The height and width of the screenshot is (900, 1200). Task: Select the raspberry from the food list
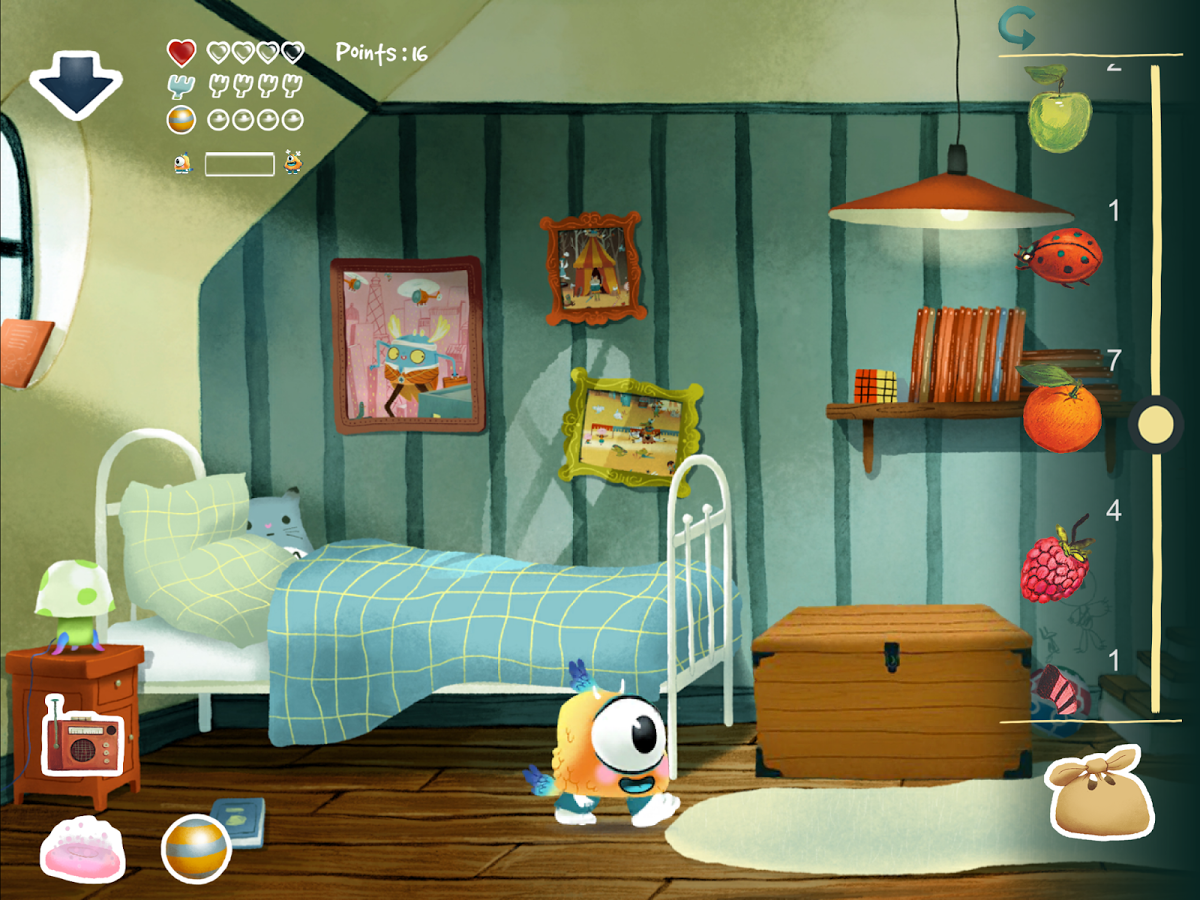1056,563
